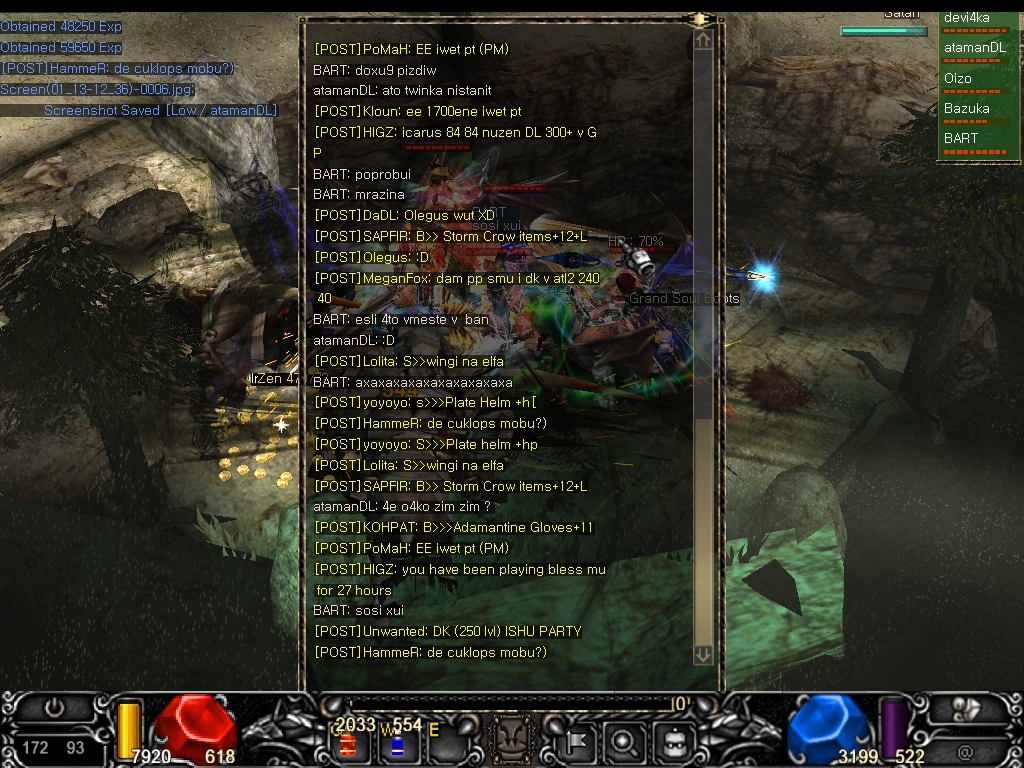Viewport: 1024px width, 768px height.
Task: Click the ornament atop the chat window
Action: 700,19
